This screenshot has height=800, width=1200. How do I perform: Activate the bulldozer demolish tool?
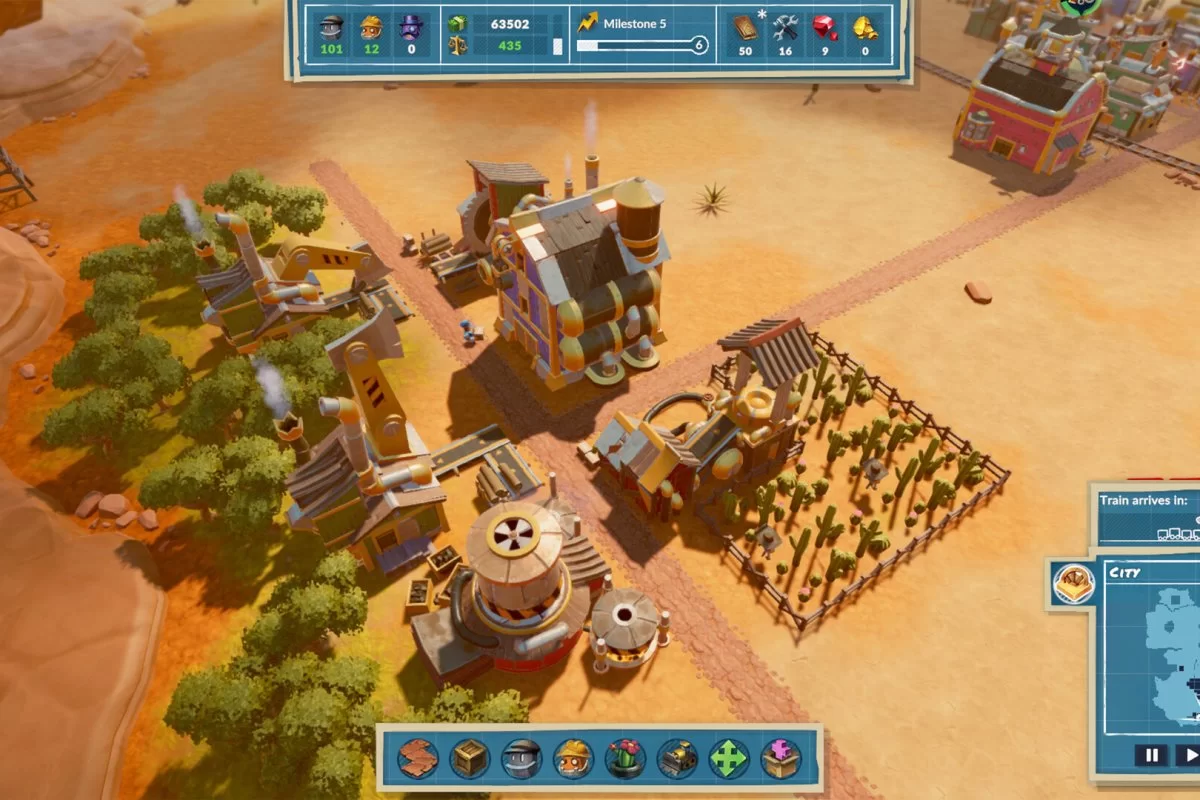677,759
